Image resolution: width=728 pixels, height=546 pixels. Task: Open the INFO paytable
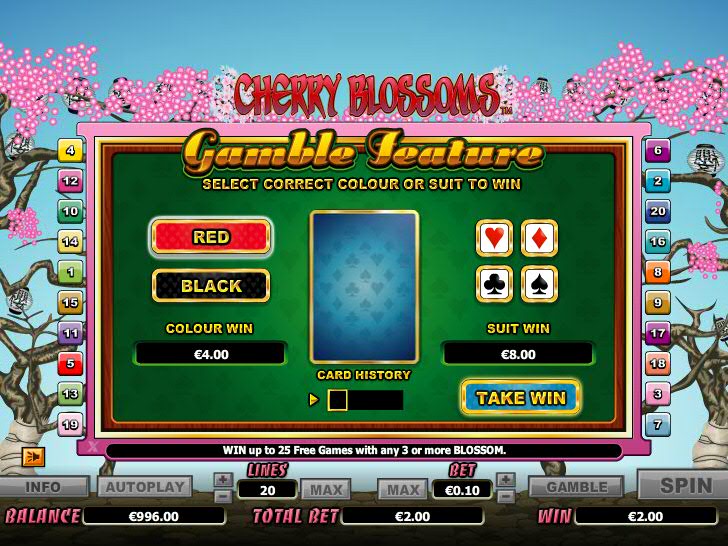coord(43,488)
